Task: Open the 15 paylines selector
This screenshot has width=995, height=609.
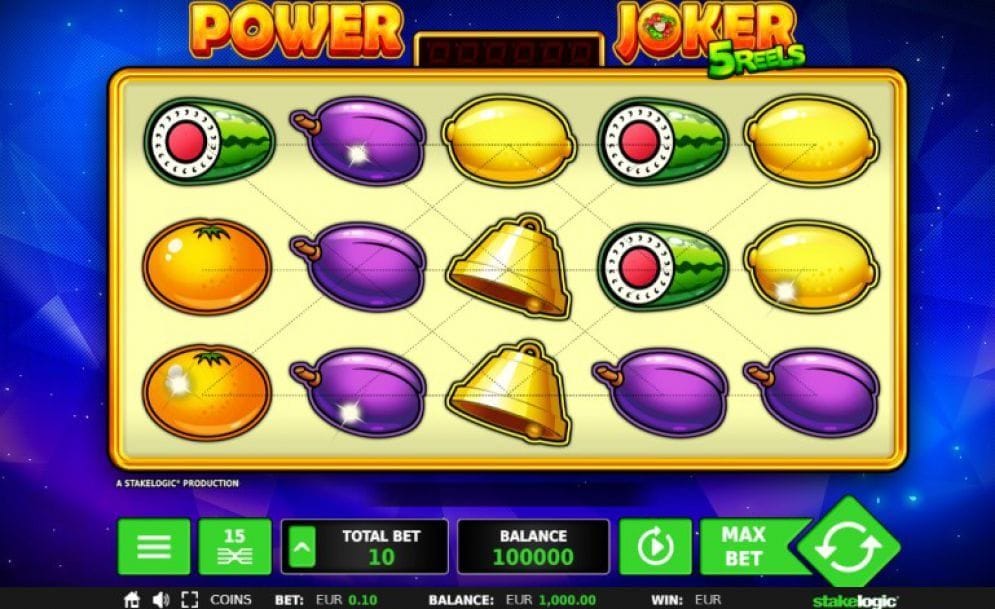Action: pyautogui.click(x=234, y=547)
